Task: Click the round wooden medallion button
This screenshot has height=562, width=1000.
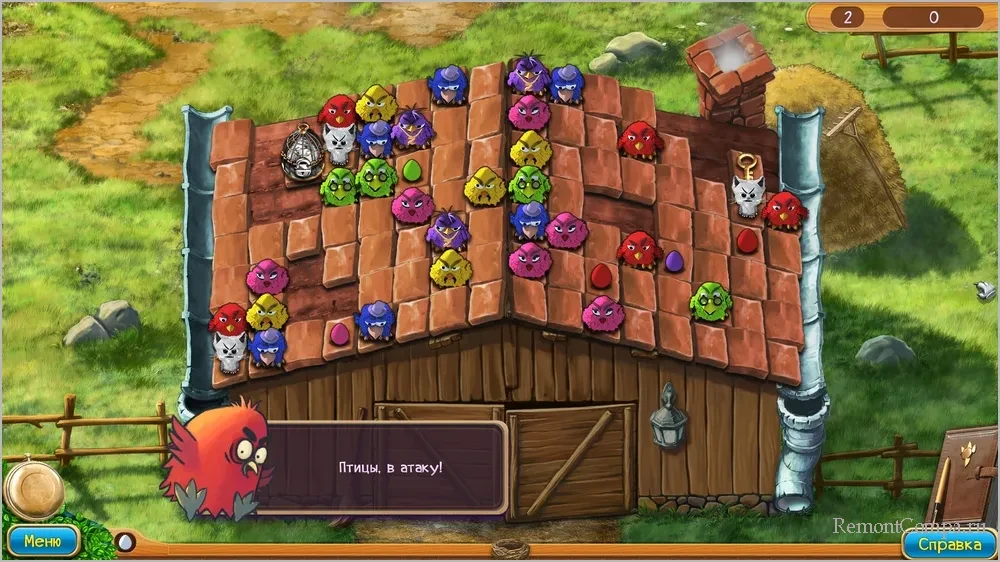Action: [x=34, y=490]
